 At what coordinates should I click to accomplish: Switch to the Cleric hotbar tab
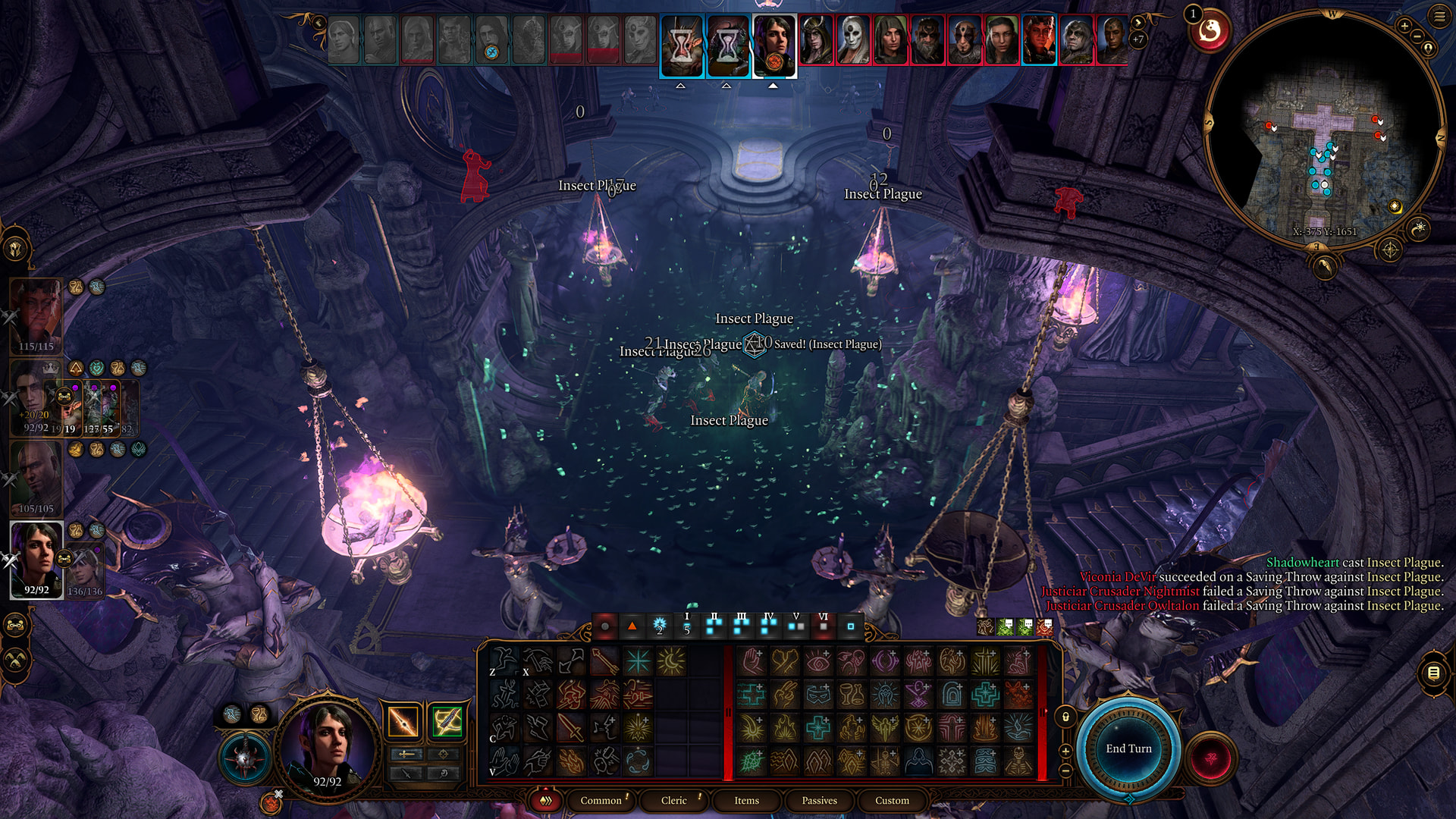coord(673,800)
